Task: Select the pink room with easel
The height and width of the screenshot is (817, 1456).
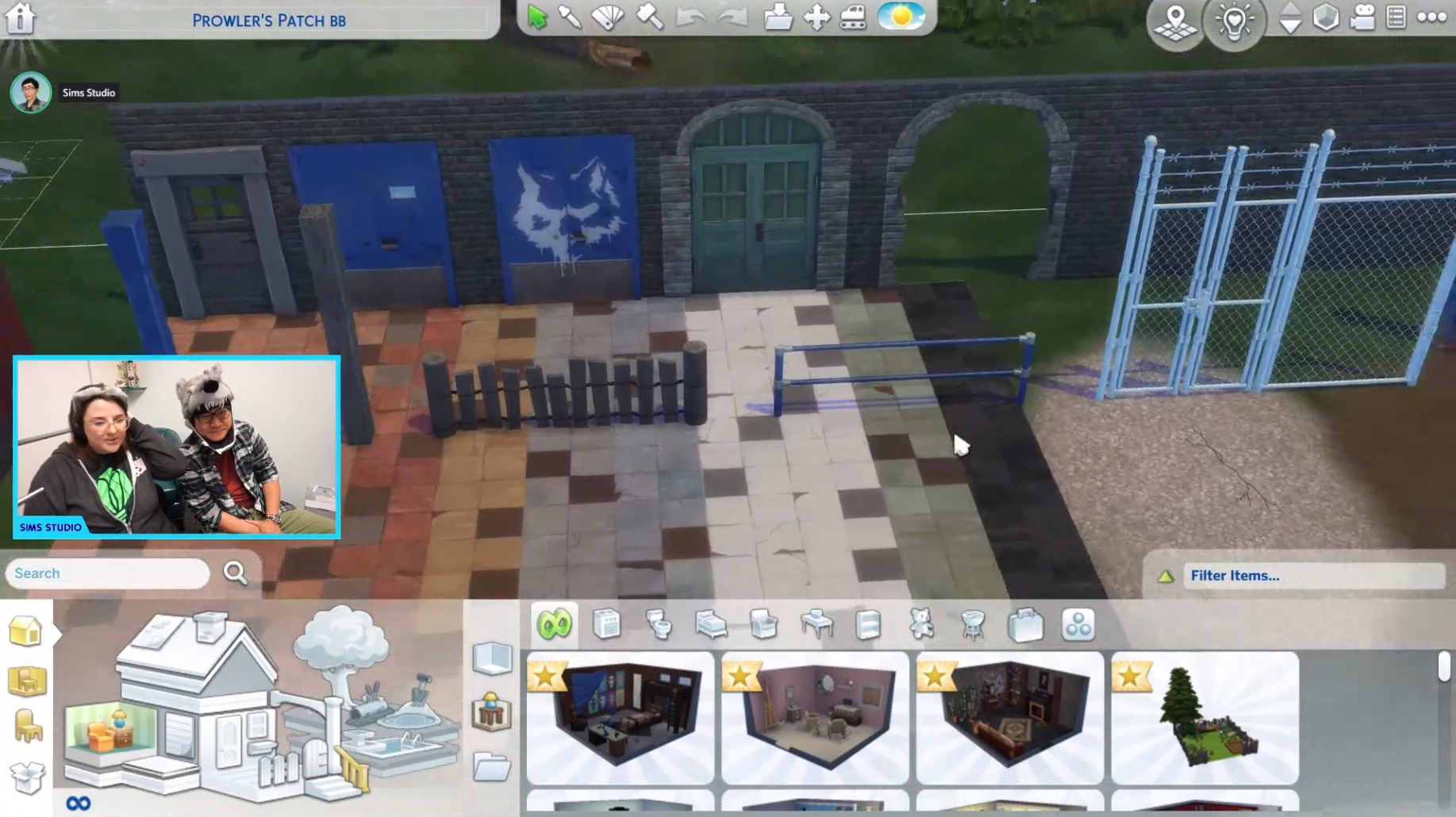Action: point(815,718)
